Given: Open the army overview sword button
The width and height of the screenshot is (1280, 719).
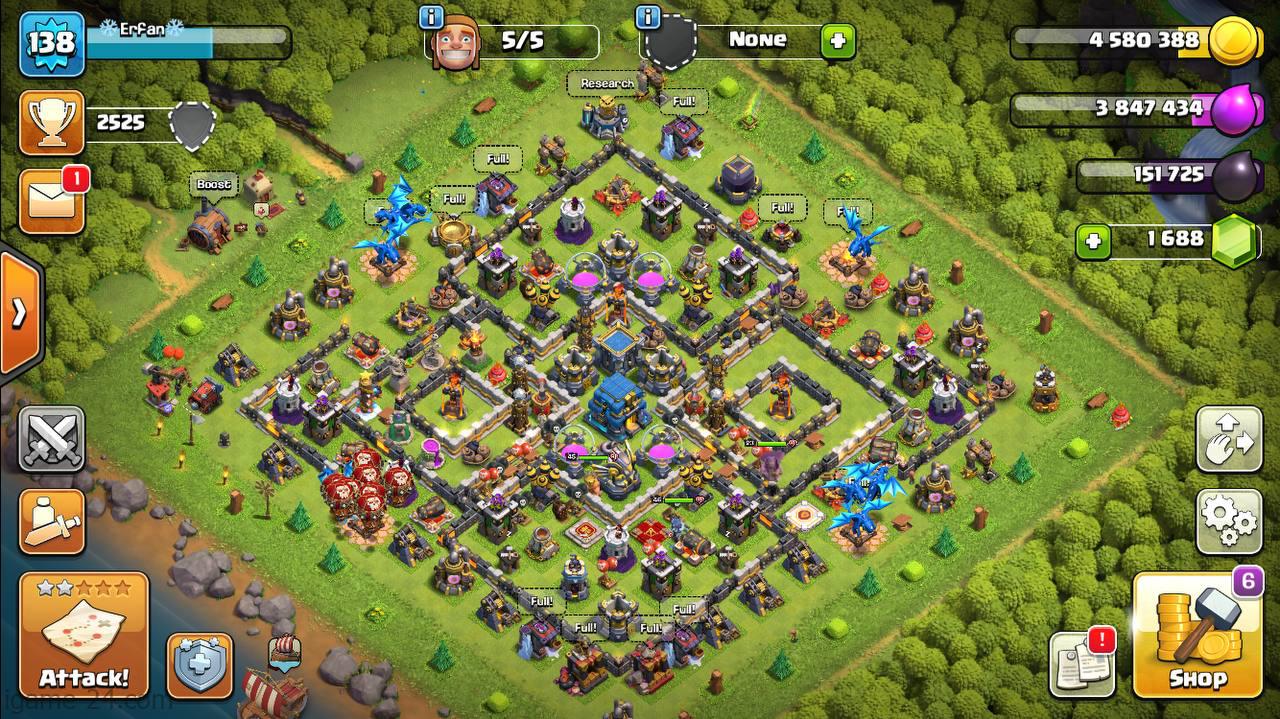Looking at the screenshot, I should pos(52,521).
